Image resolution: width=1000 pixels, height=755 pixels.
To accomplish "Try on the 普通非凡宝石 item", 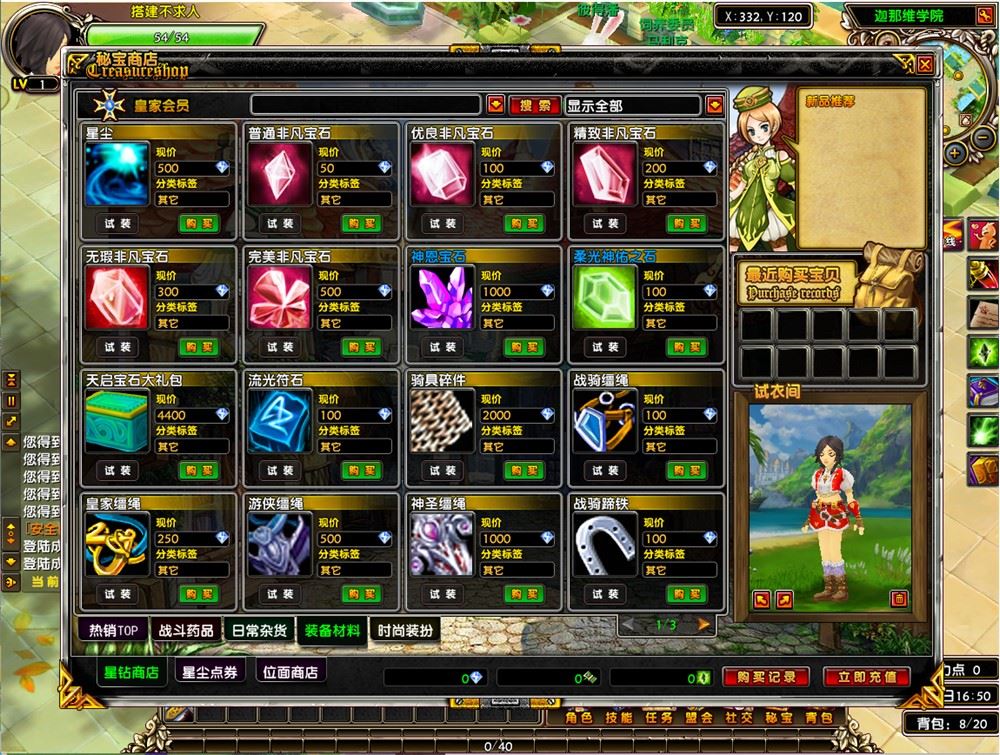I will point(280,223).
